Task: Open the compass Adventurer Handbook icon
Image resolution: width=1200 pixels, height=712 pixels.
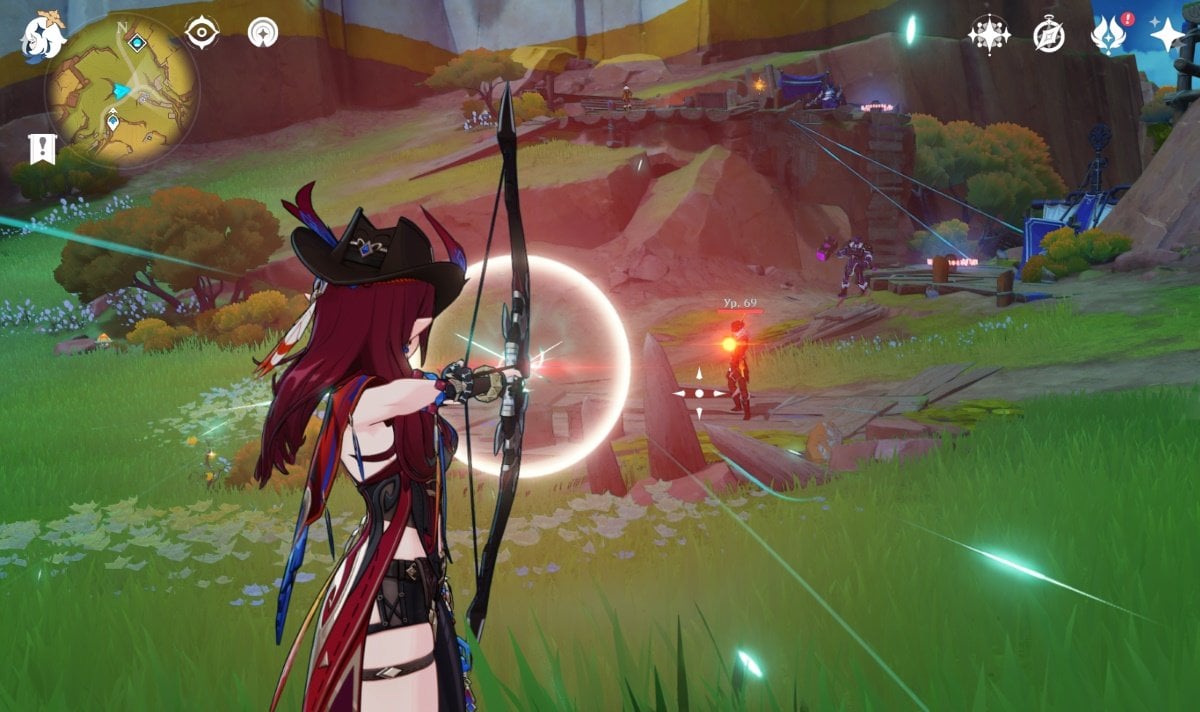Action: (1049, 36)
